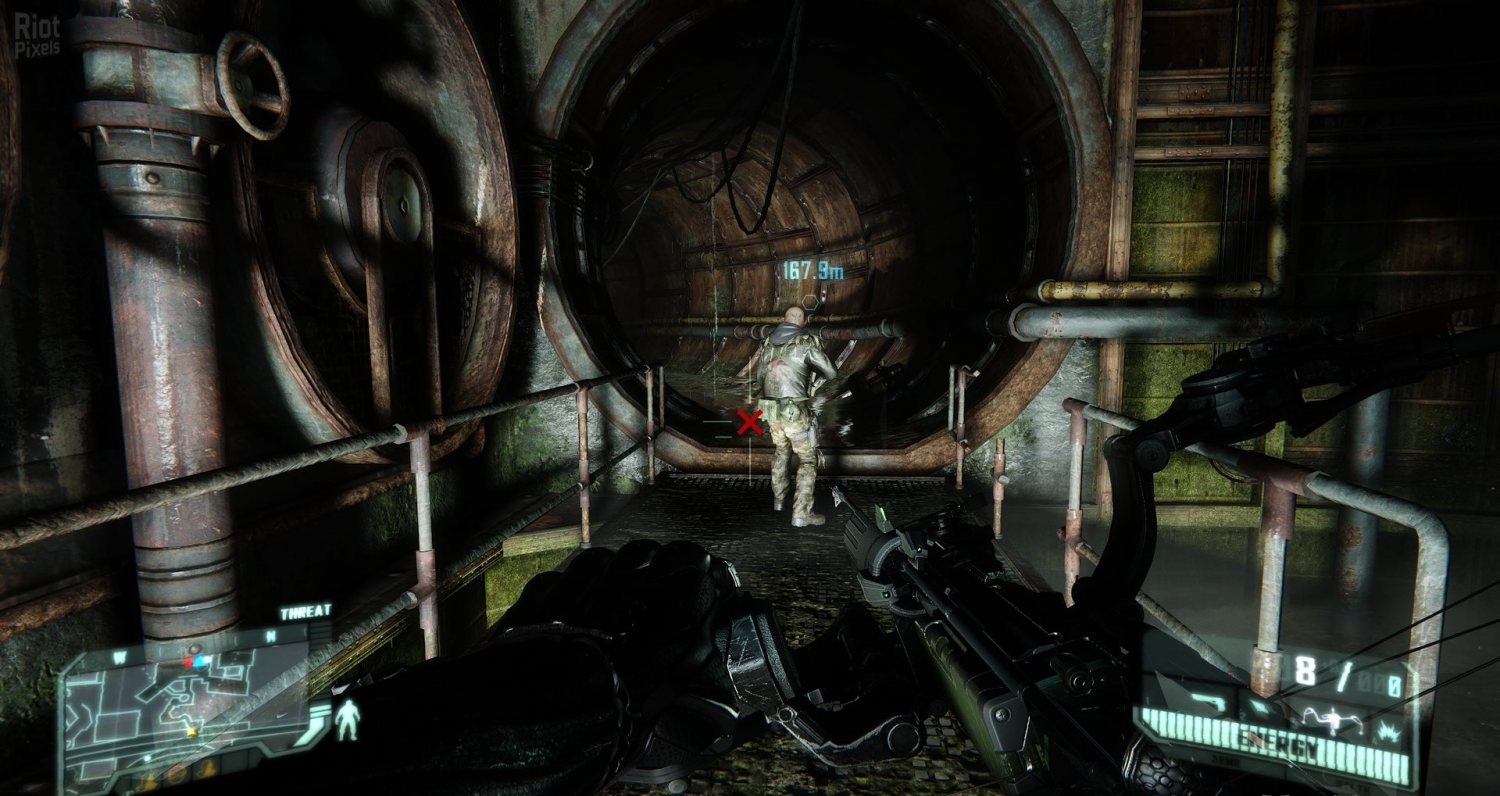Screen dimensions: 1500x796
Task: Click the Riot Pixels watermark logo
Action: pyautogui.click(x=37, y=35)
